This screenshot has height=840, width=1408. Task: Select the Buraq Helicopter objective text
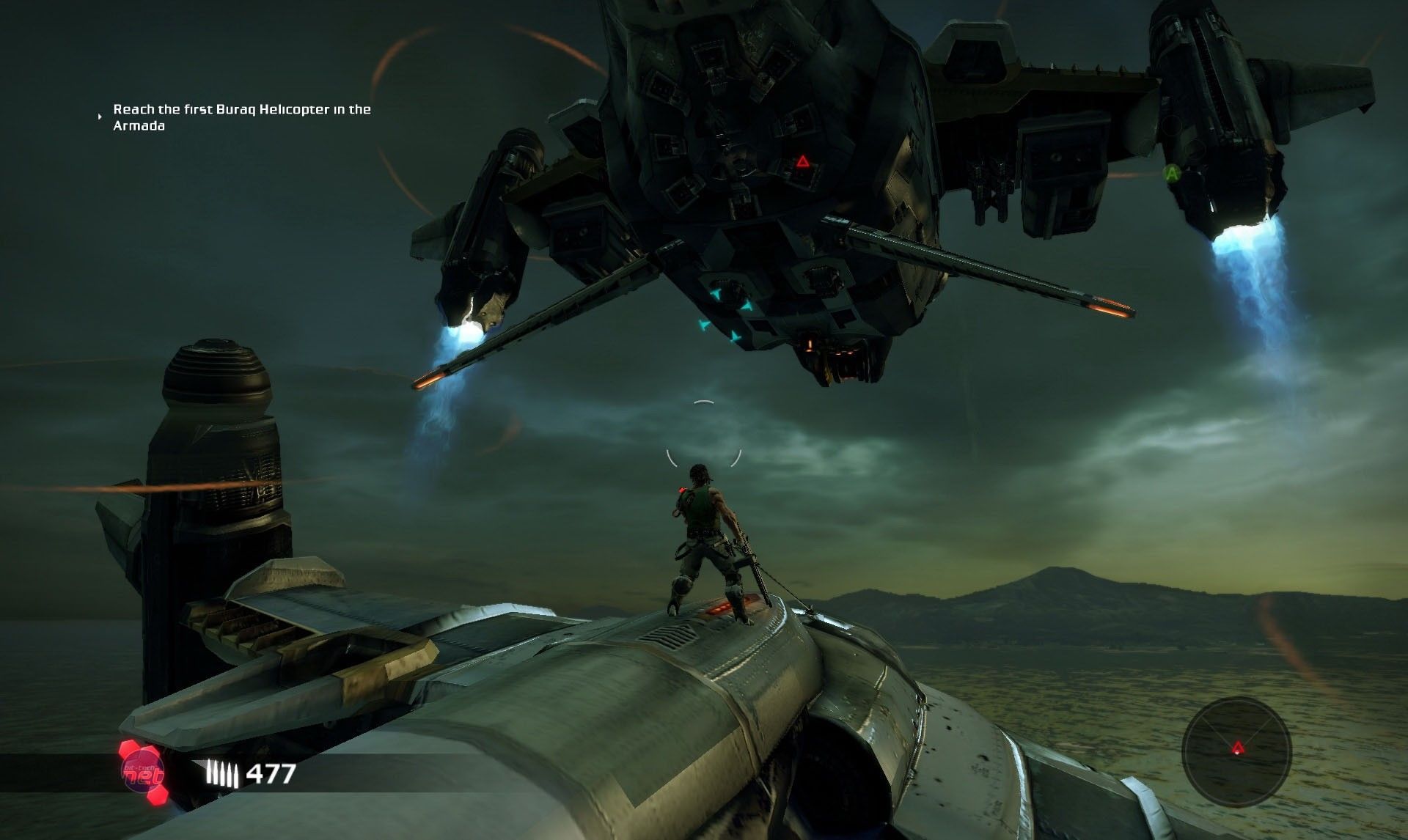(241, 117)
